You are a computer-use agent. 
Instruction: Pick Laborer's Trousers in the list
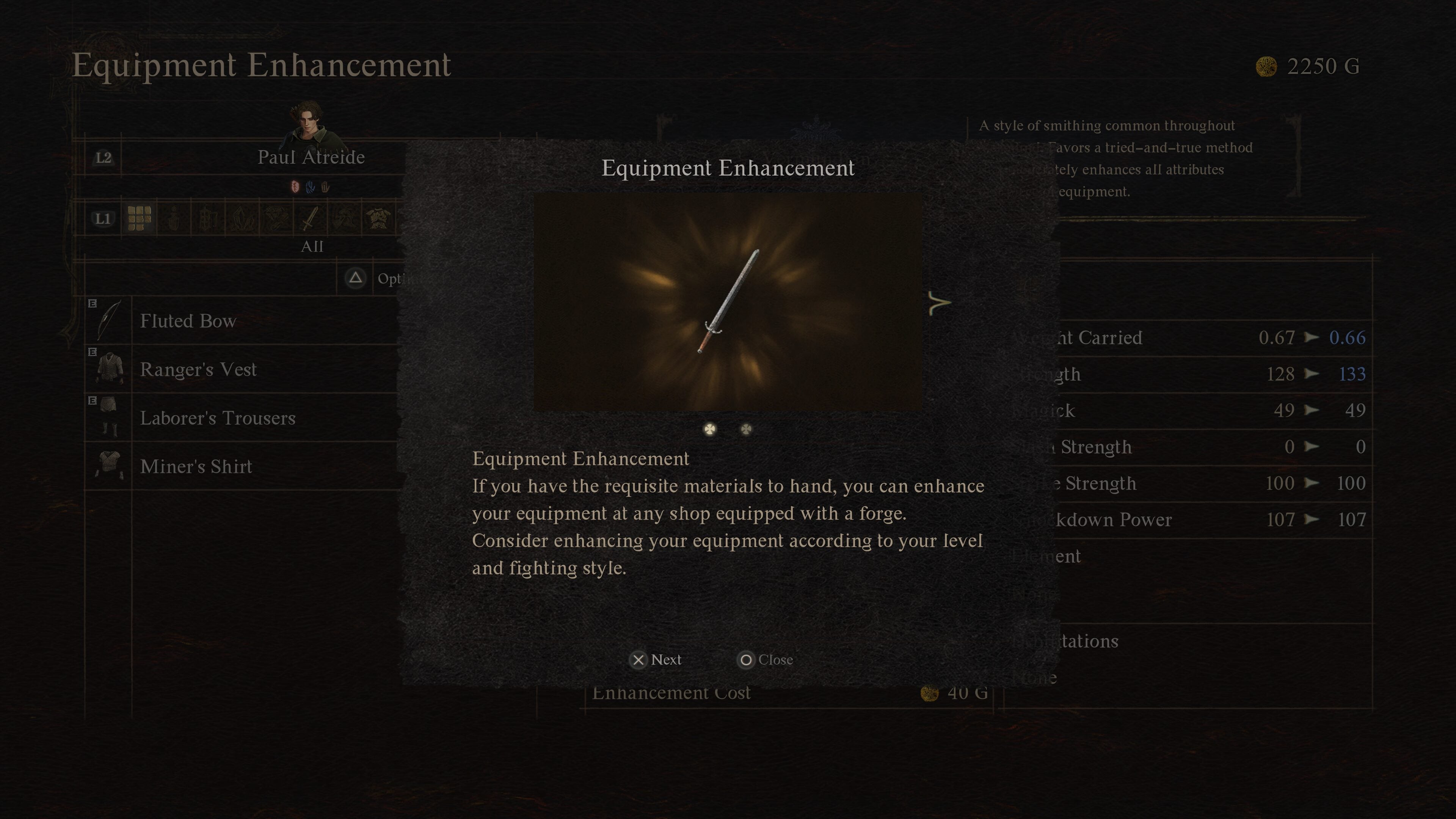218,418
